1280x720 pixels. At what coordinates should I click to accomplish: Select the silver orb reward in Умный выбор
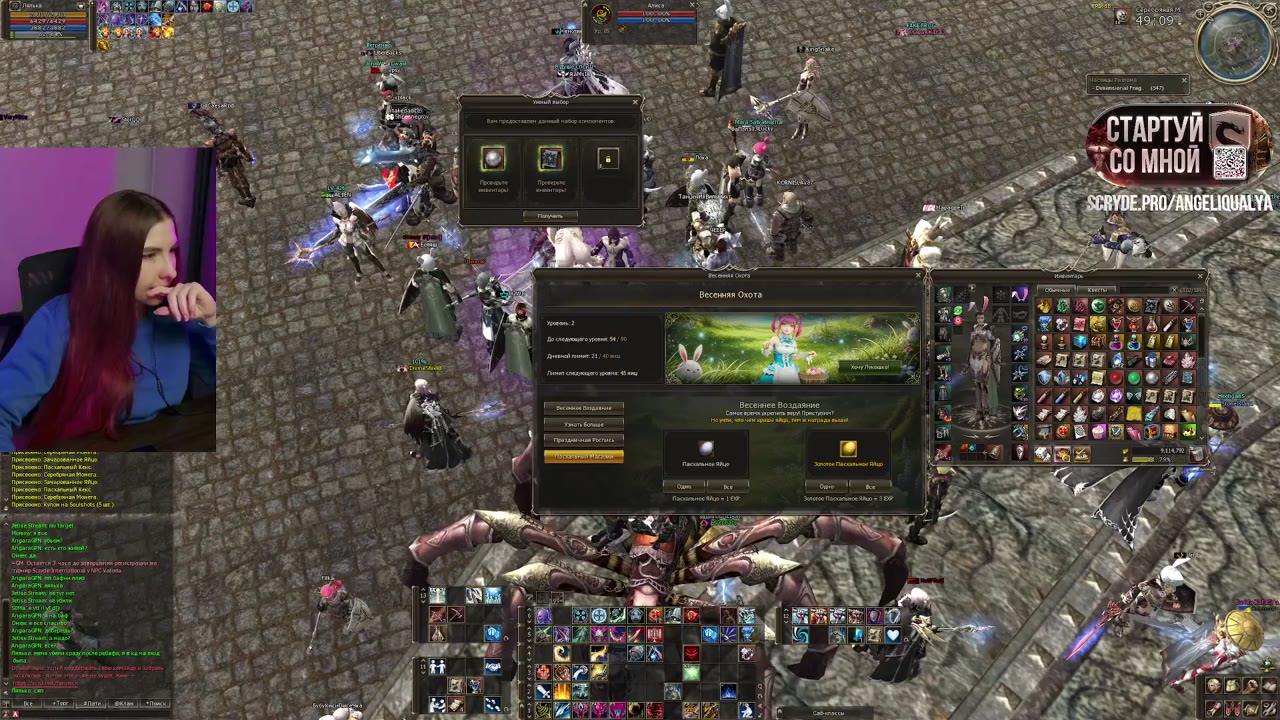(493, 159)
